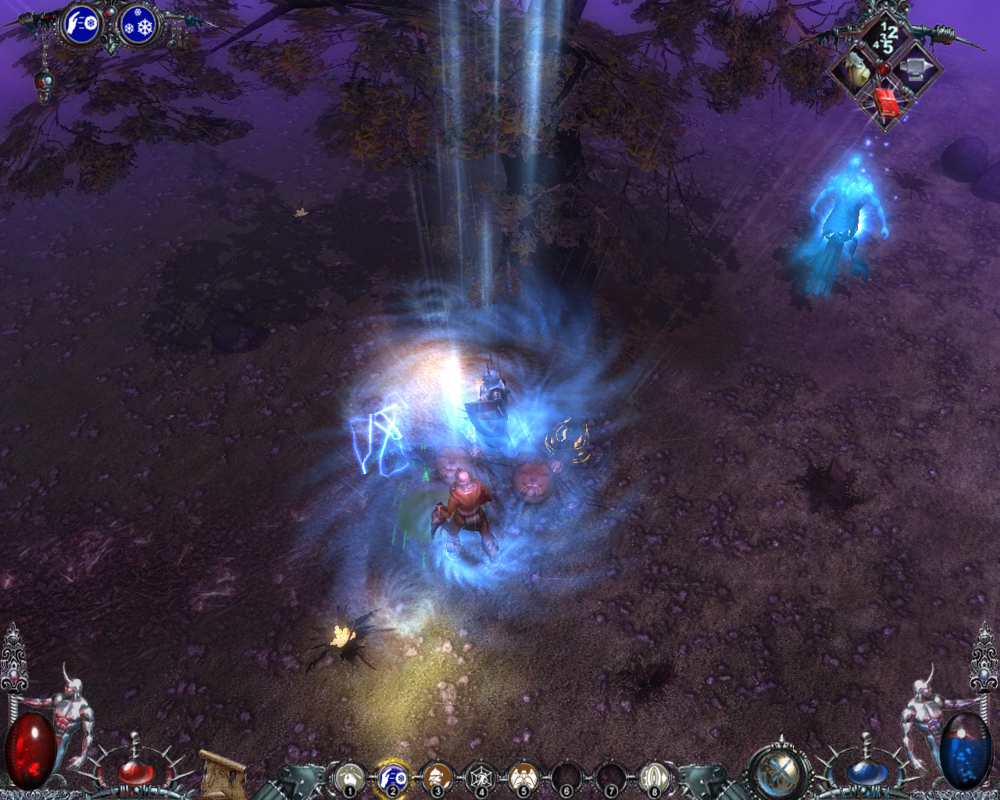This screenshot has width=1000, height=800.
Task: Select the ice throw spell icon
Action: click(81, 25)
